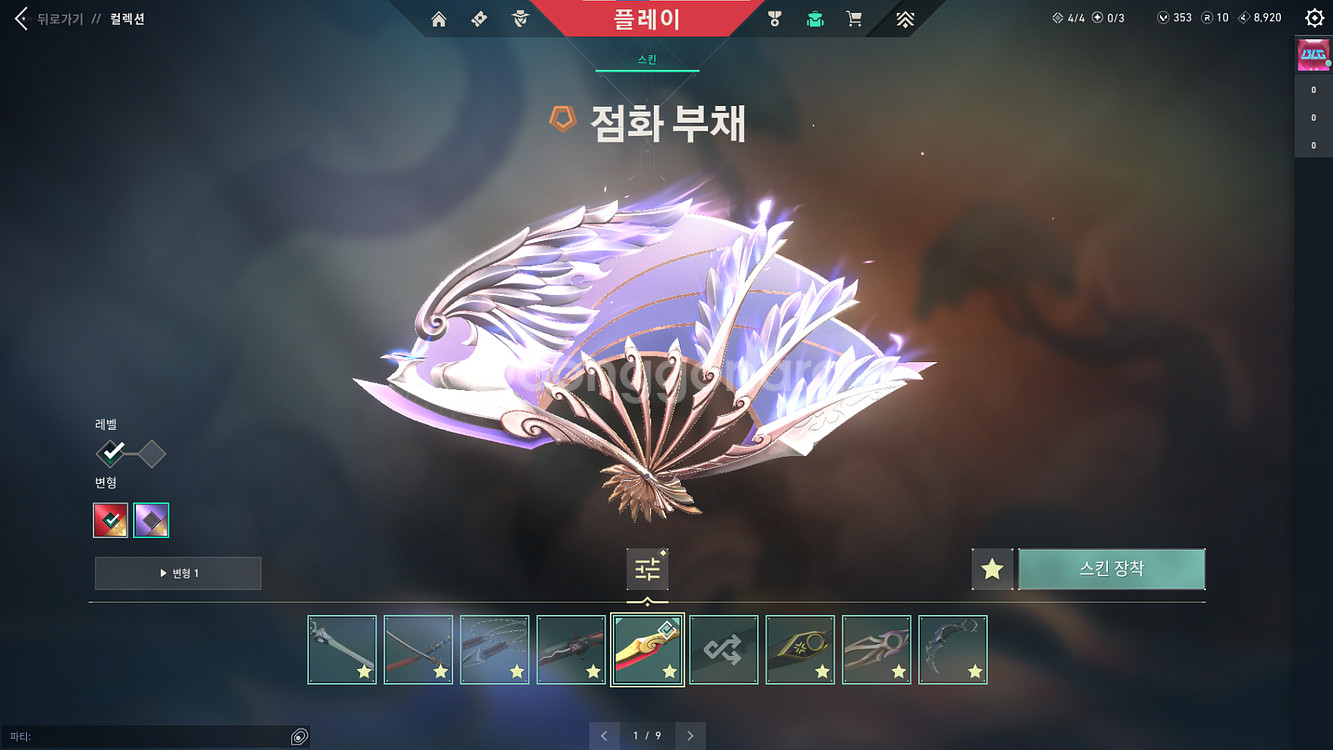Click the 파티 chat input field
The width and height of the screenshot is (1333, 750).
pyautogui.click(x=150, y=737)
